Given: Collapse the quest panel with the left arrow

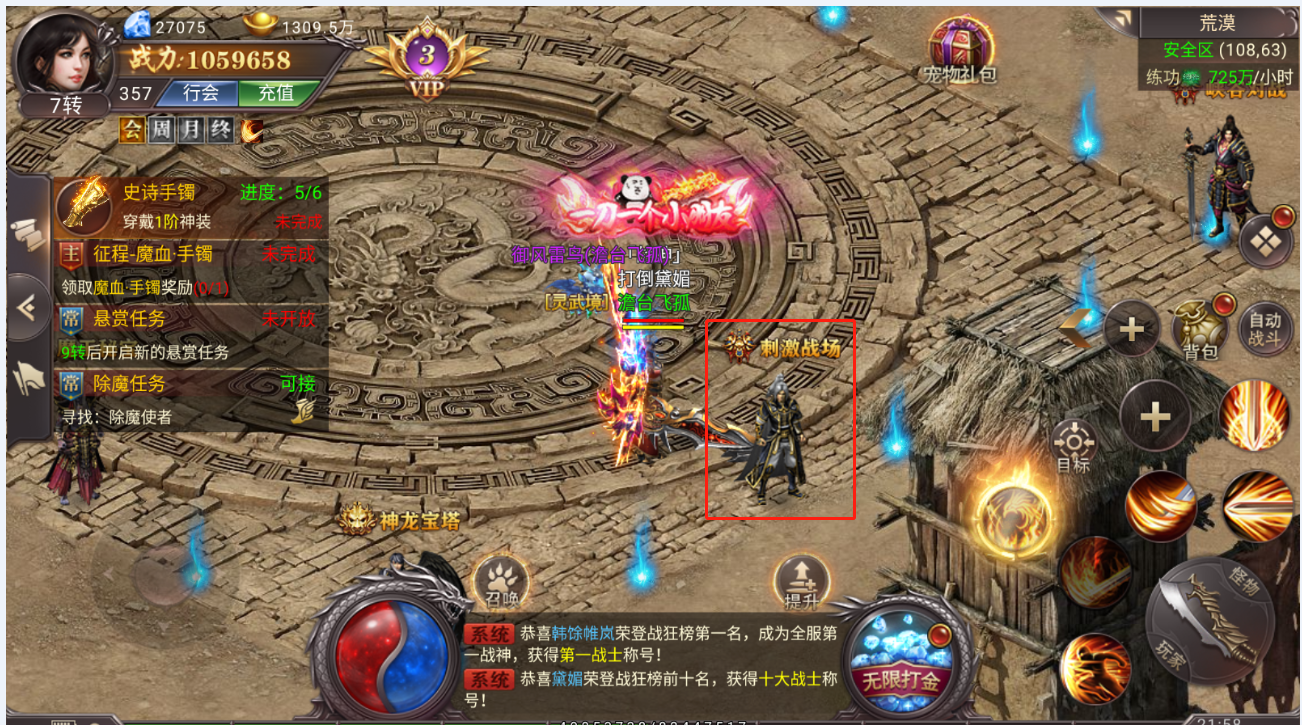Looking at the screenshot, I should [27, 308].
